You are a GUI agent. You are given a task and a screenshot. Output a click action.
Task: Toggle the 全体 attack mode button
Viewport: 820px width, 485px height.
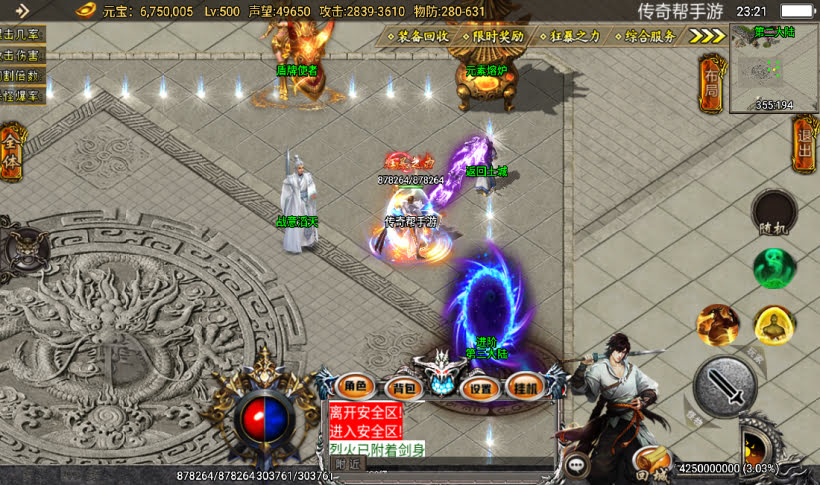click(x=11, y=152)
